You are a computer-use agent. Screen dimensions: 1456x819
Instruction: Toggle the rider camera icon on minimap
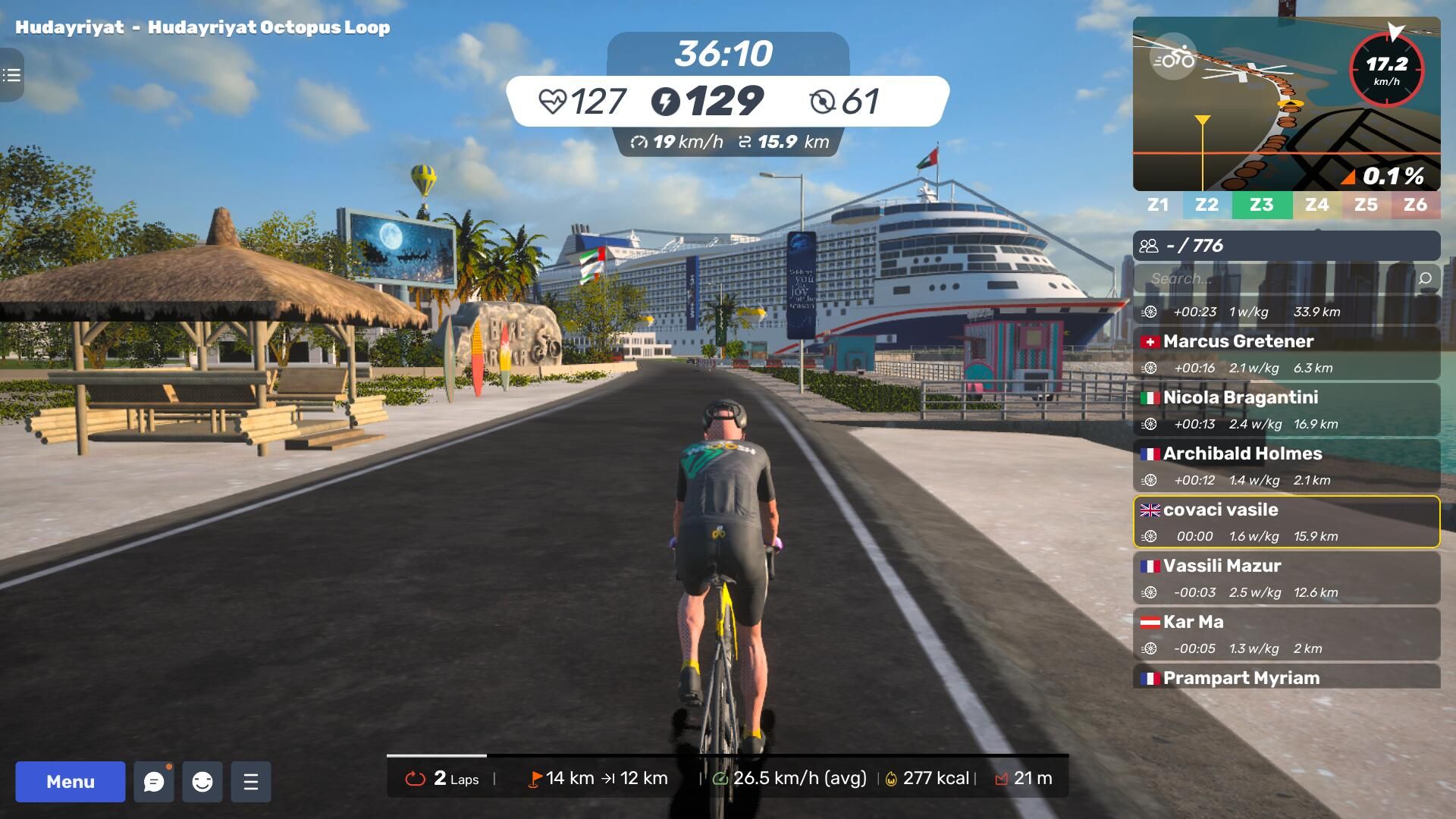click(x=1173, y=57)
